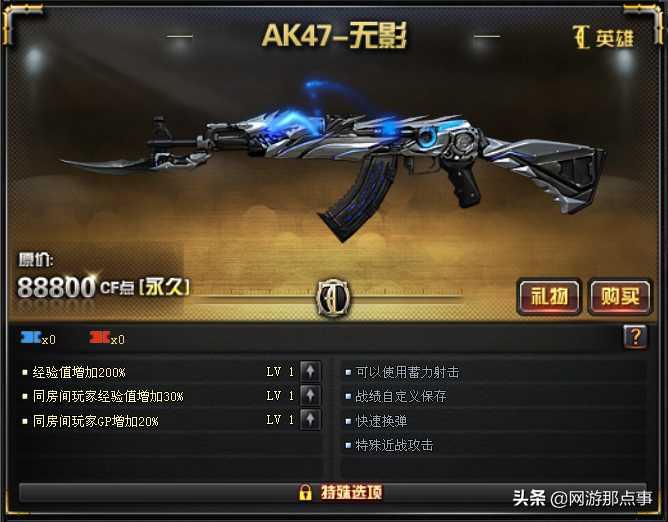Upgrade the 经验值增加200% perk level
The width and height of the screenshot is (668, 522).
point(310,372)
